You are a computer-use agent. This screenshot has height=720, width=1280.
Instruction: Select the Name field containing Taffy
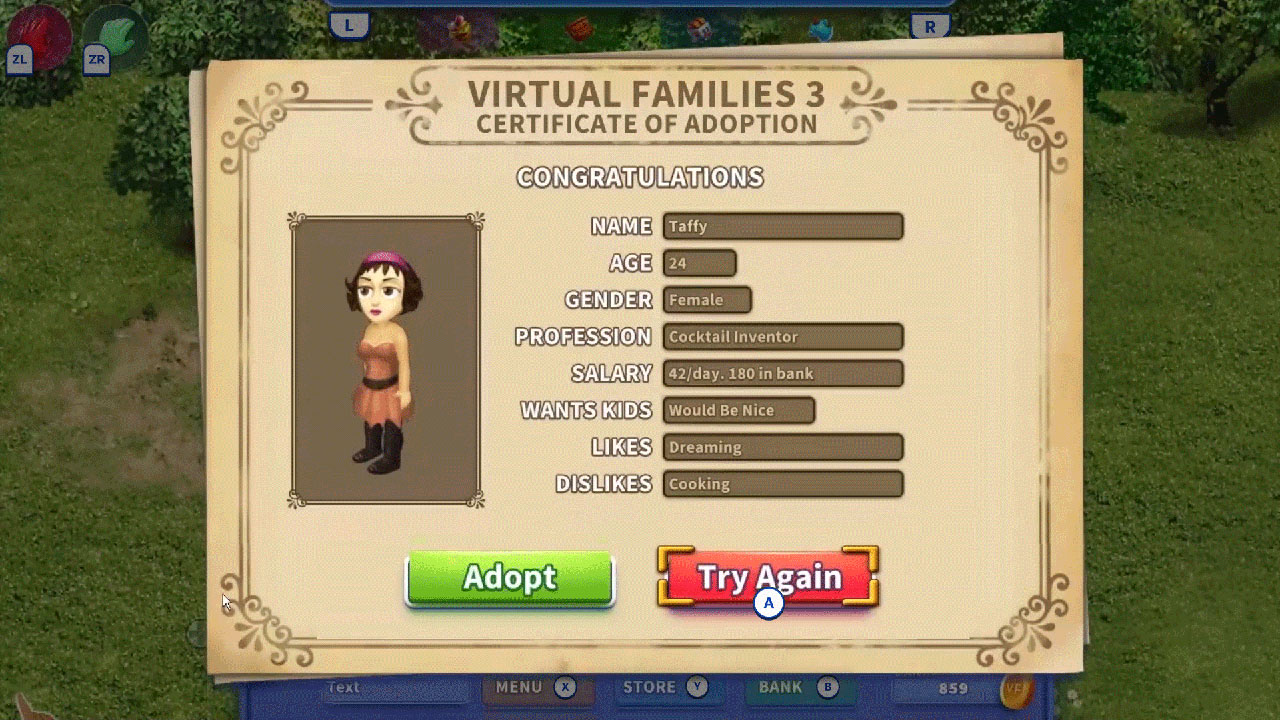point(783,226)
